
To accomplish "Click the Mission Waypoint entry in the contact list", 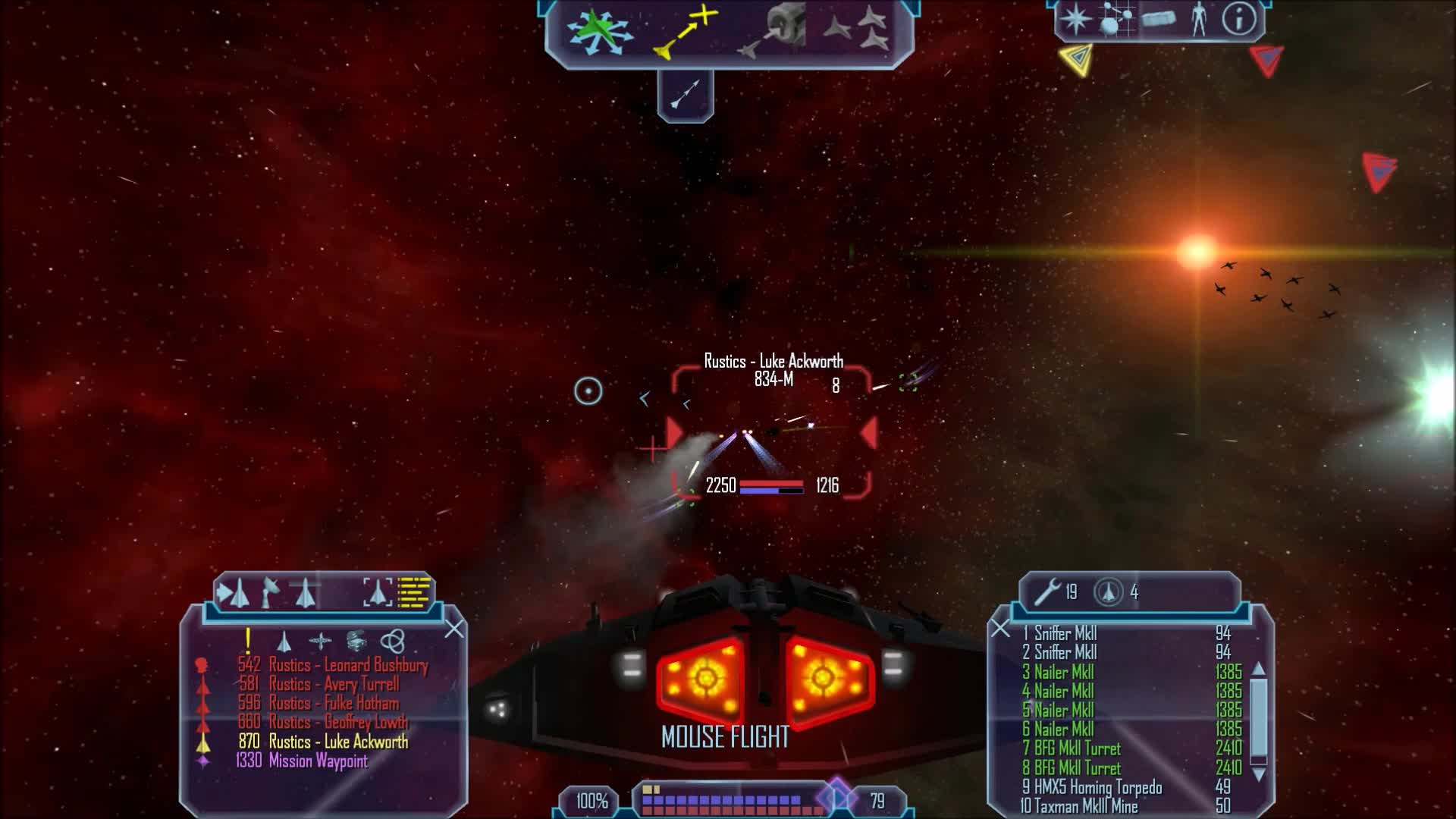I will 318,761.
